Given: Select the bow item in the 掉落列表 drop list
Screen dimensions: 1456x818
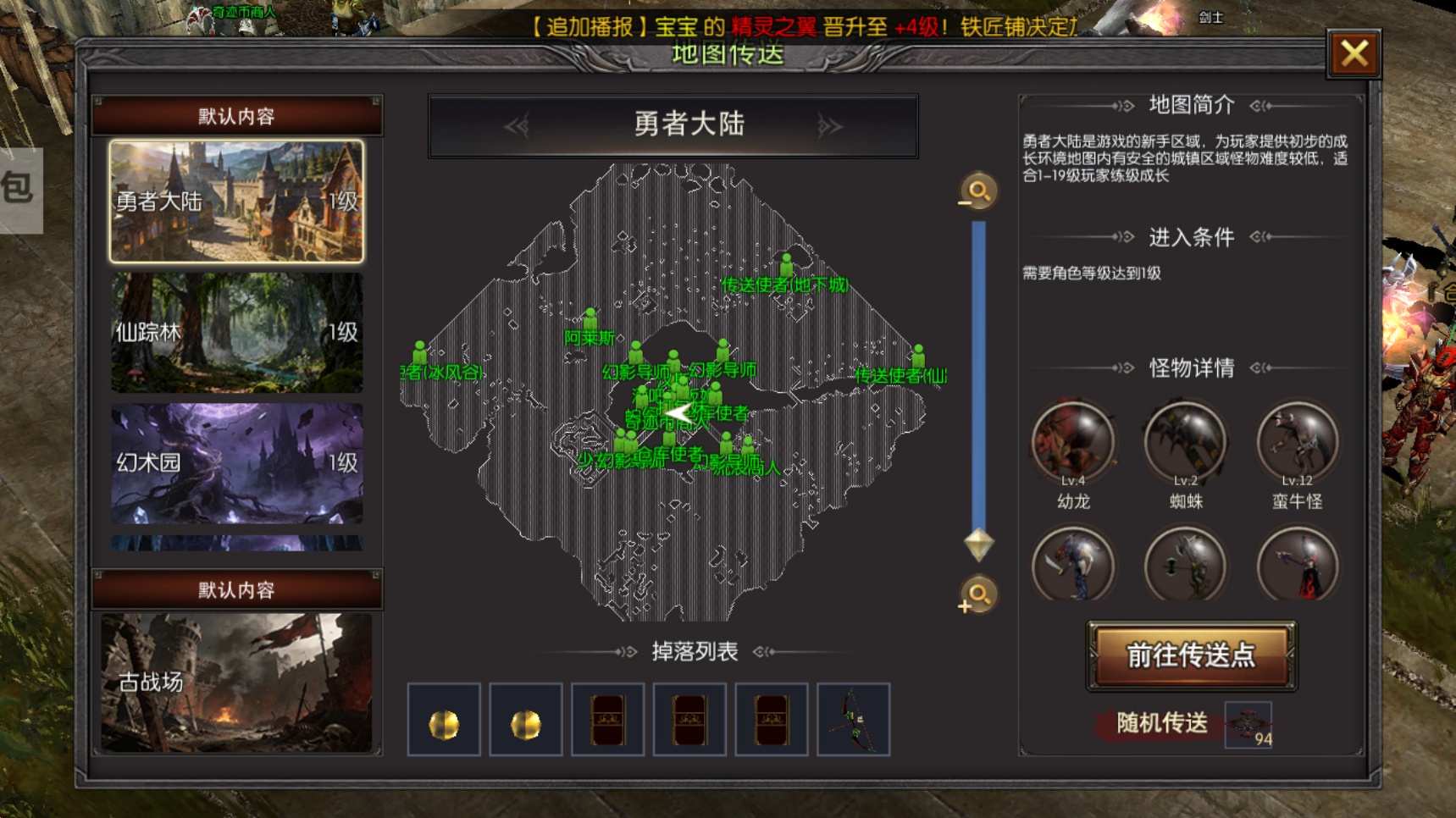Looking at the screenshot, I should (x=852, y=721).
